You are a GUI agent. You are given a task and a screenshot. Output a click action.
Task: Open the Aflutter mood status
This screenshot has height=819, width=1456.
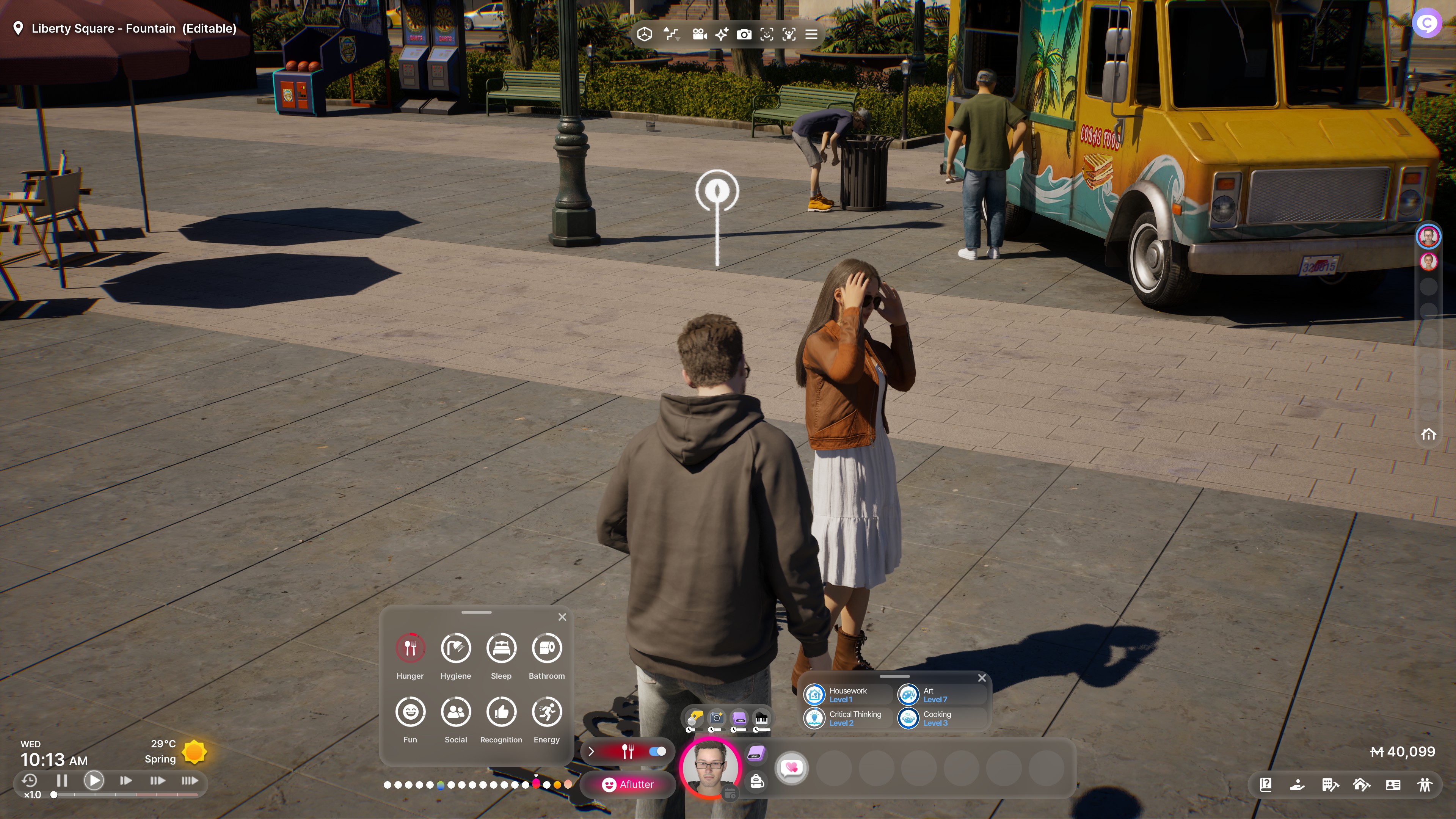tap(628, 784)
